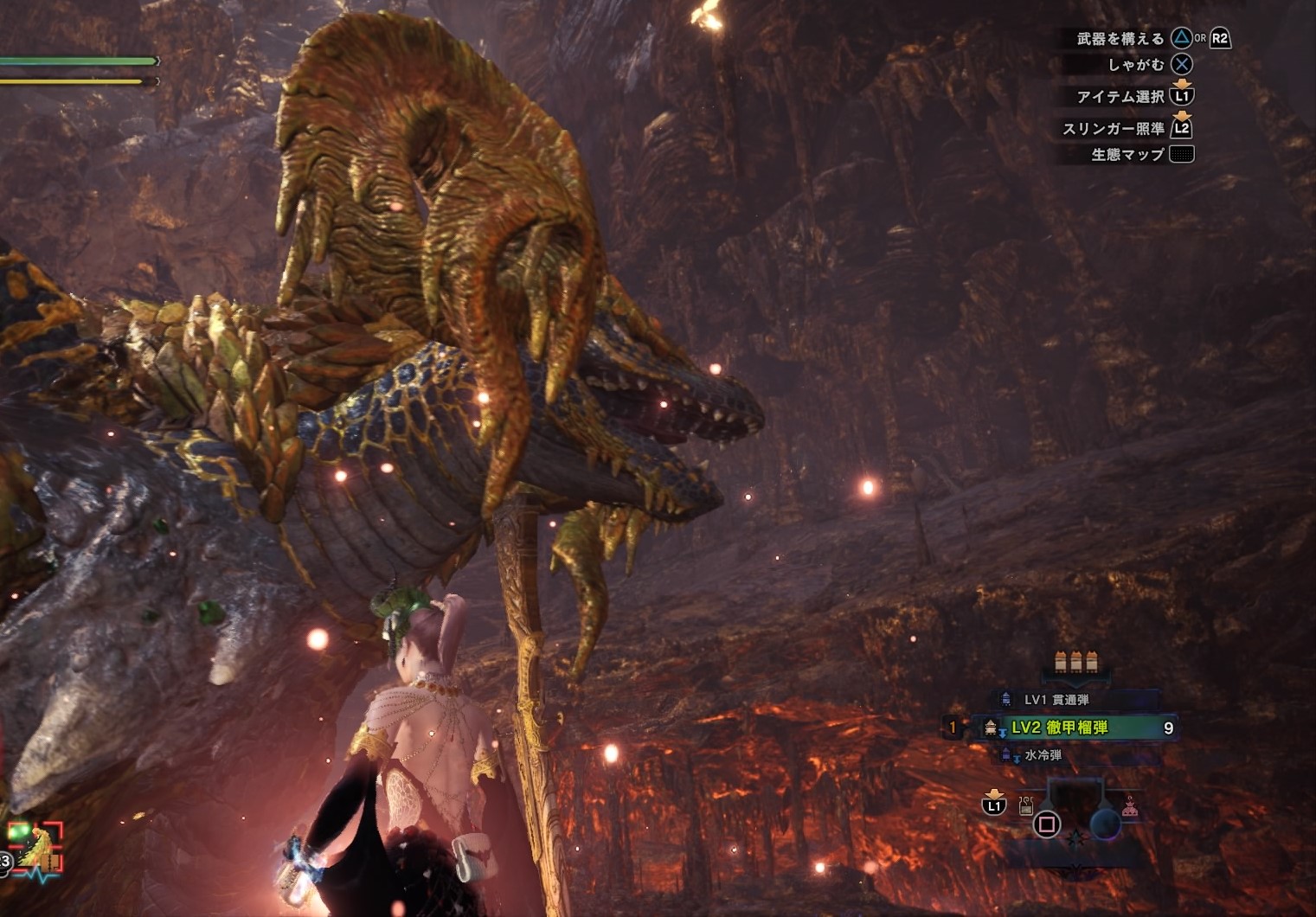Select the jar item left of the item bar
Screen dimensions: 1316x917
pyautogui.click(x=1025, y=807)
